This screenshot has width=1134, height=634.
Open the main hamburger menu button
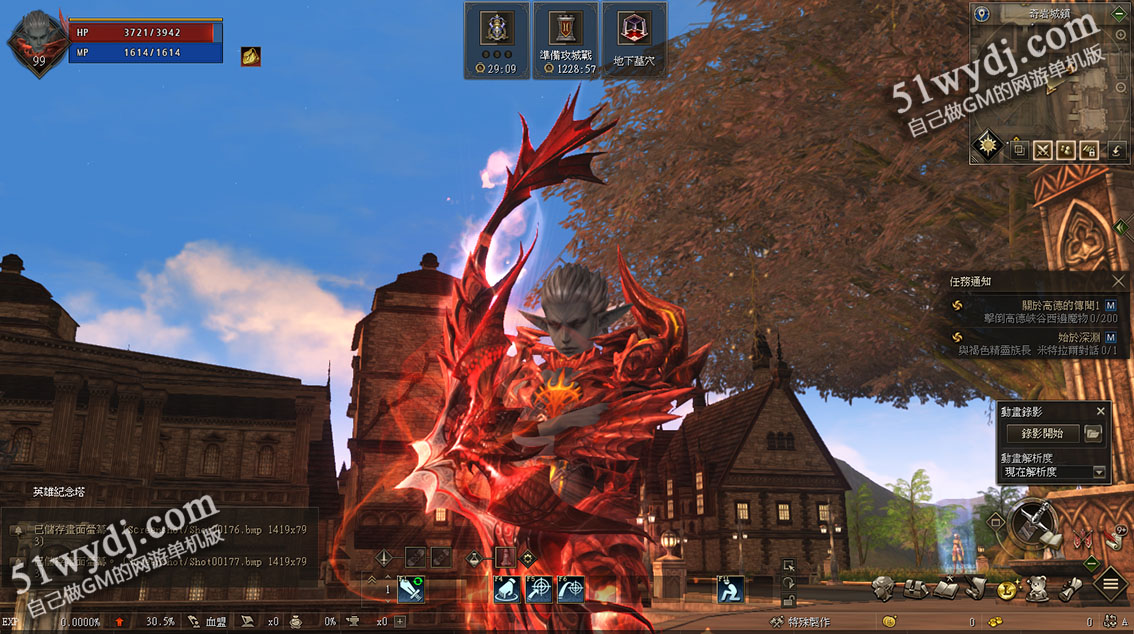(1110, 583)
